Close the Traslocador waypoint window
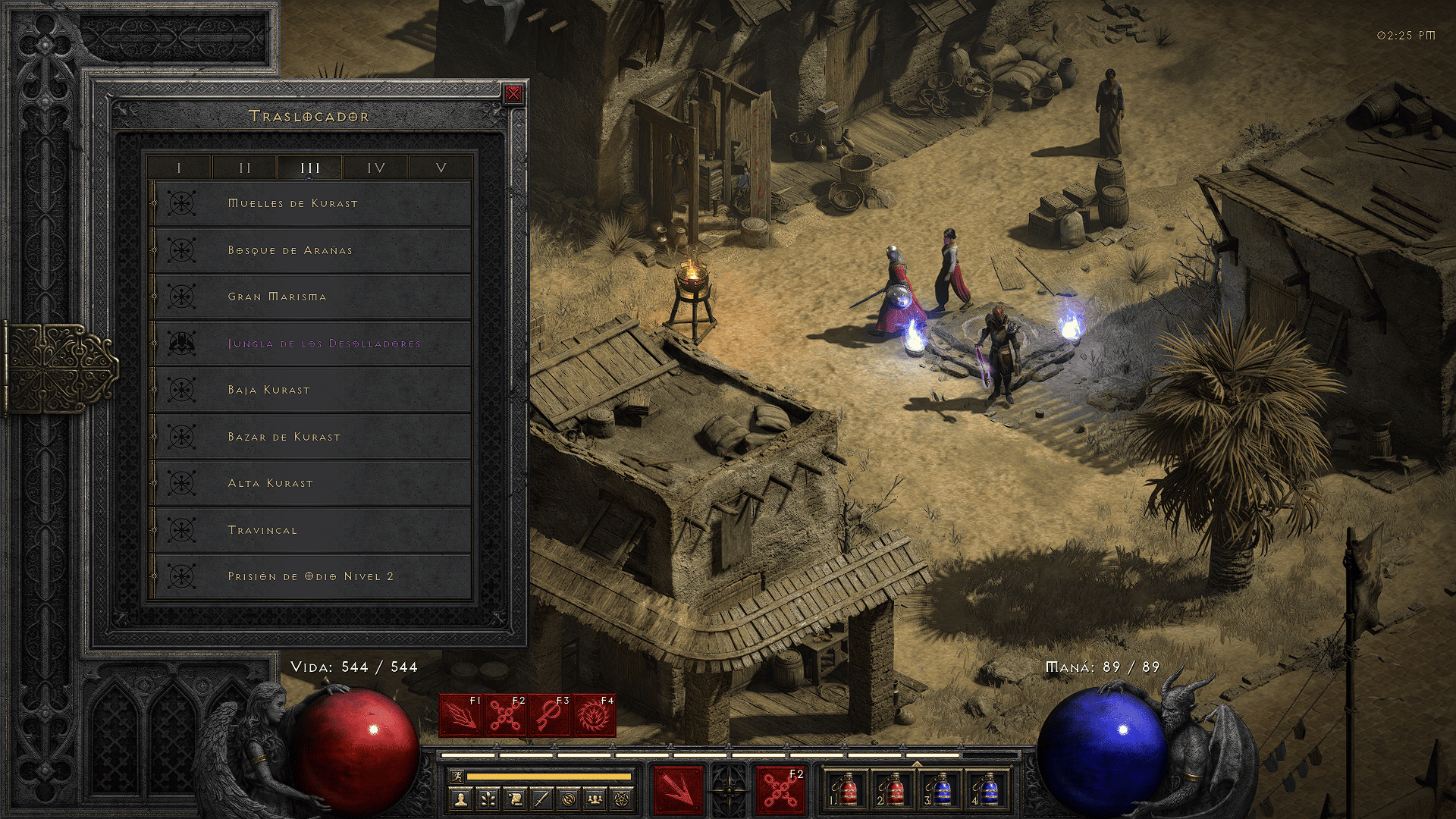 click(x=513, y=94)
